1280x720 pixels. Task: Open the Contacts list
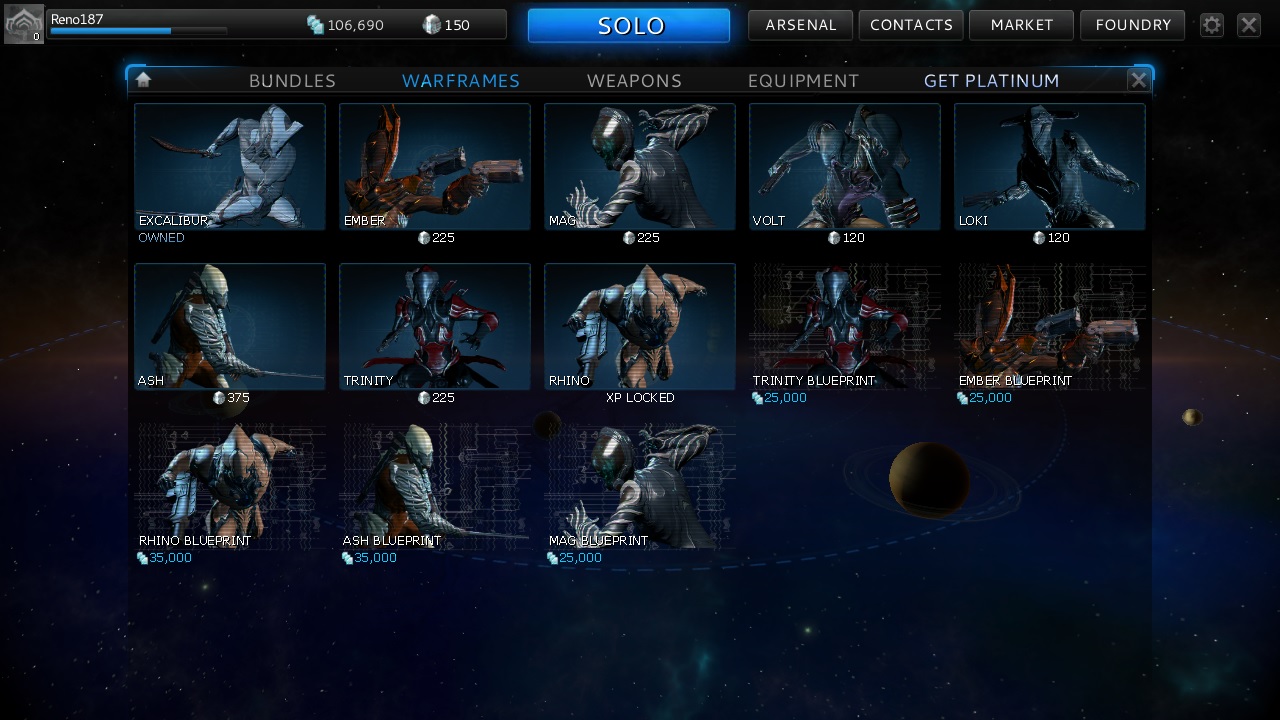click(x=911, y=25)
